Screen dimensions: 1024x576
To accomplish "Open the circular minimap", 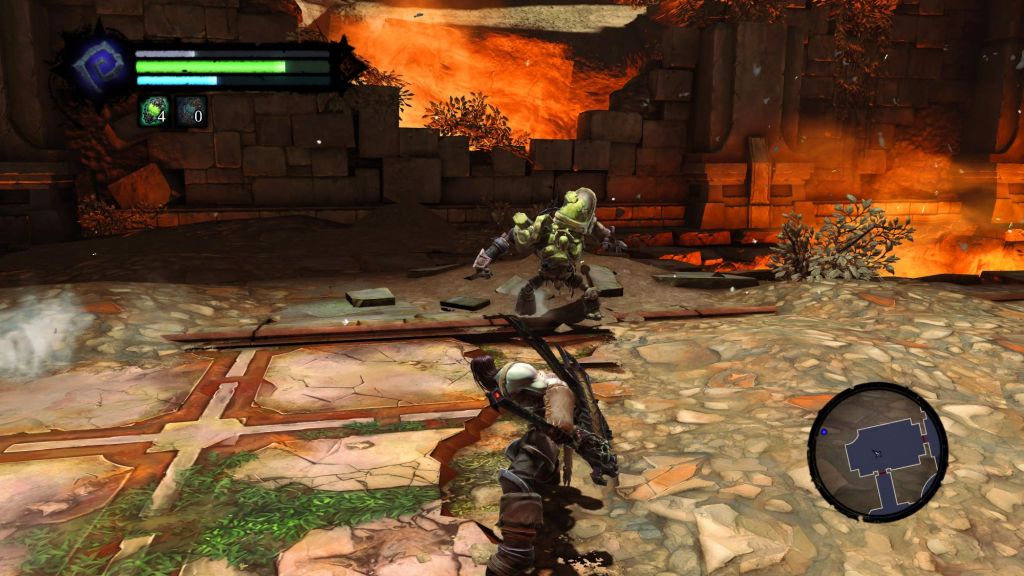I will [877, 451].
